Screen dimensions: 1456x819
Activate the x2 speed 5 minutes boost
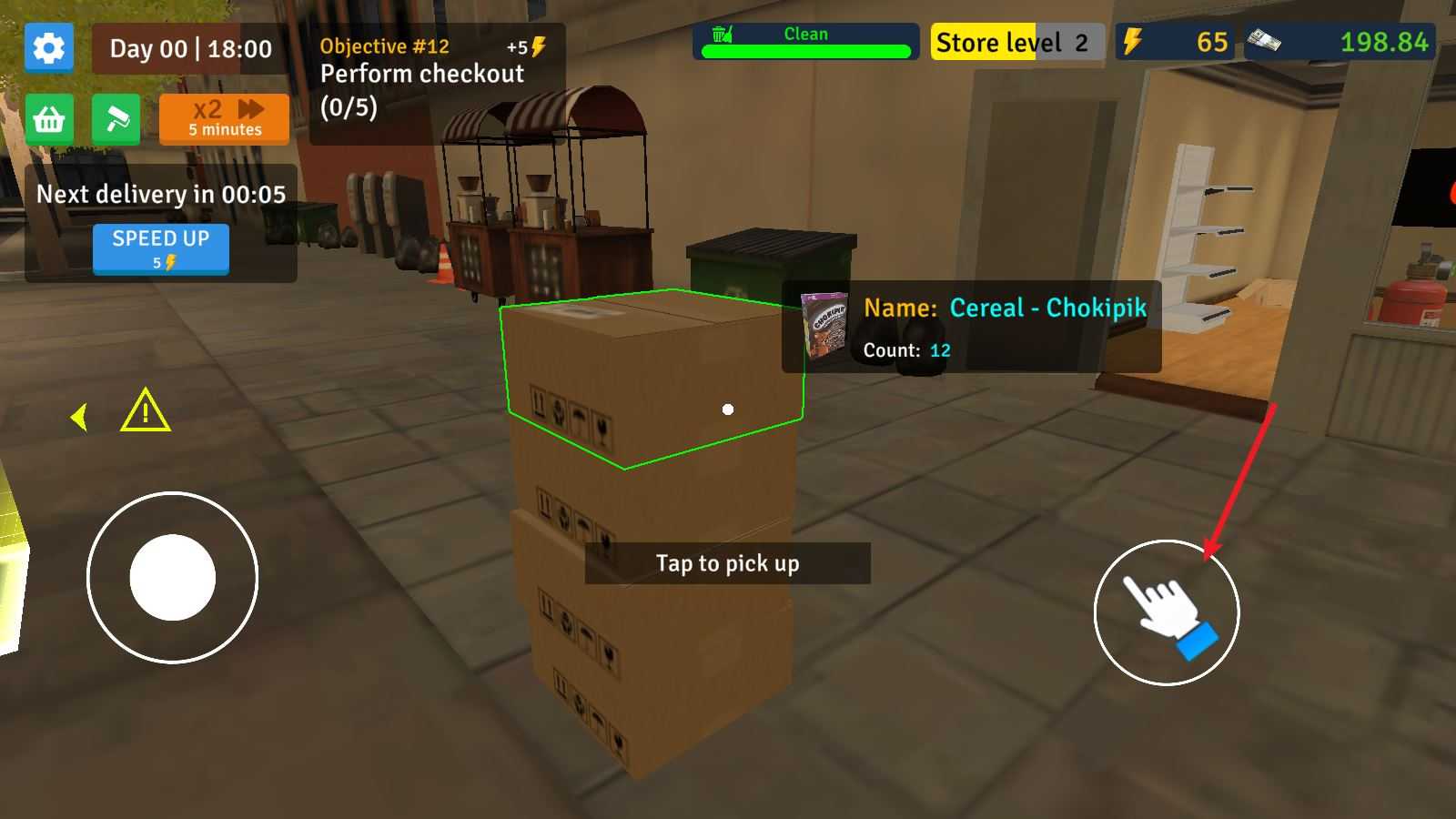(224, 119)
